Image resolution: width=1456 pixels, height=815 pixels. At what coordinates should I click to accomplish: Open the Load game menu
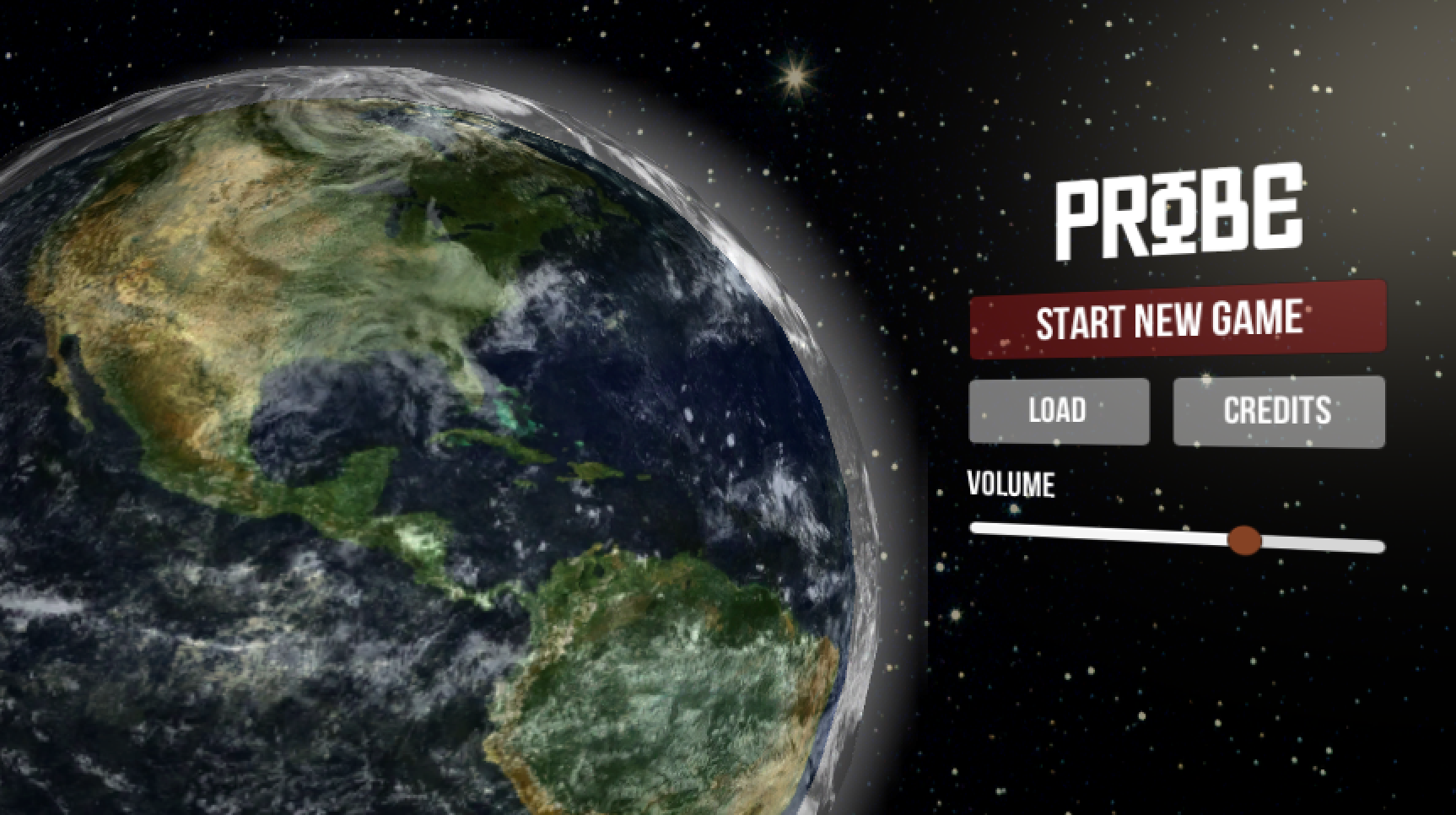(1059, 411)
